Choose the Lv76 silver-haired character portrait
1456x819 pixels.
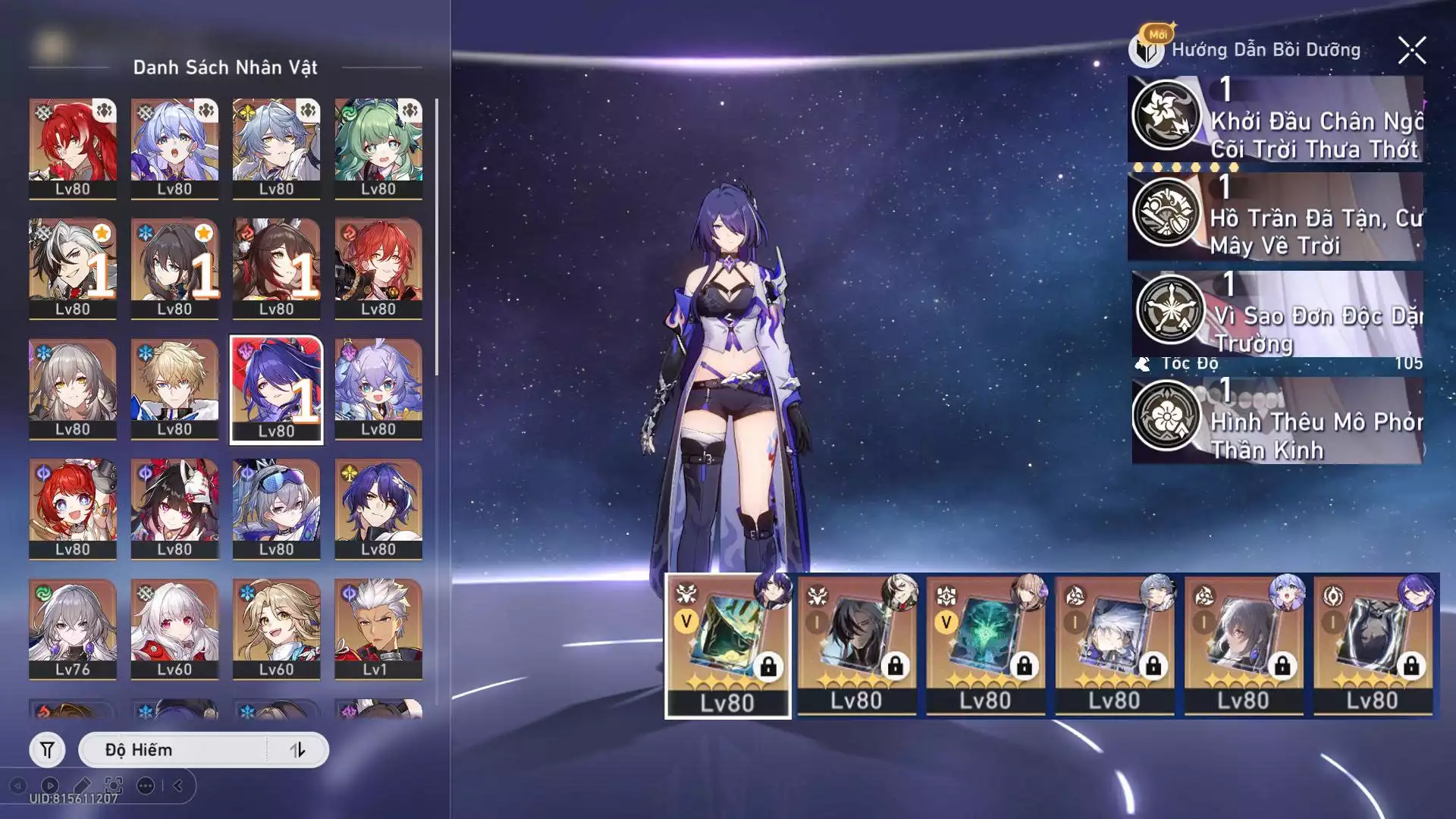[73, 629]
